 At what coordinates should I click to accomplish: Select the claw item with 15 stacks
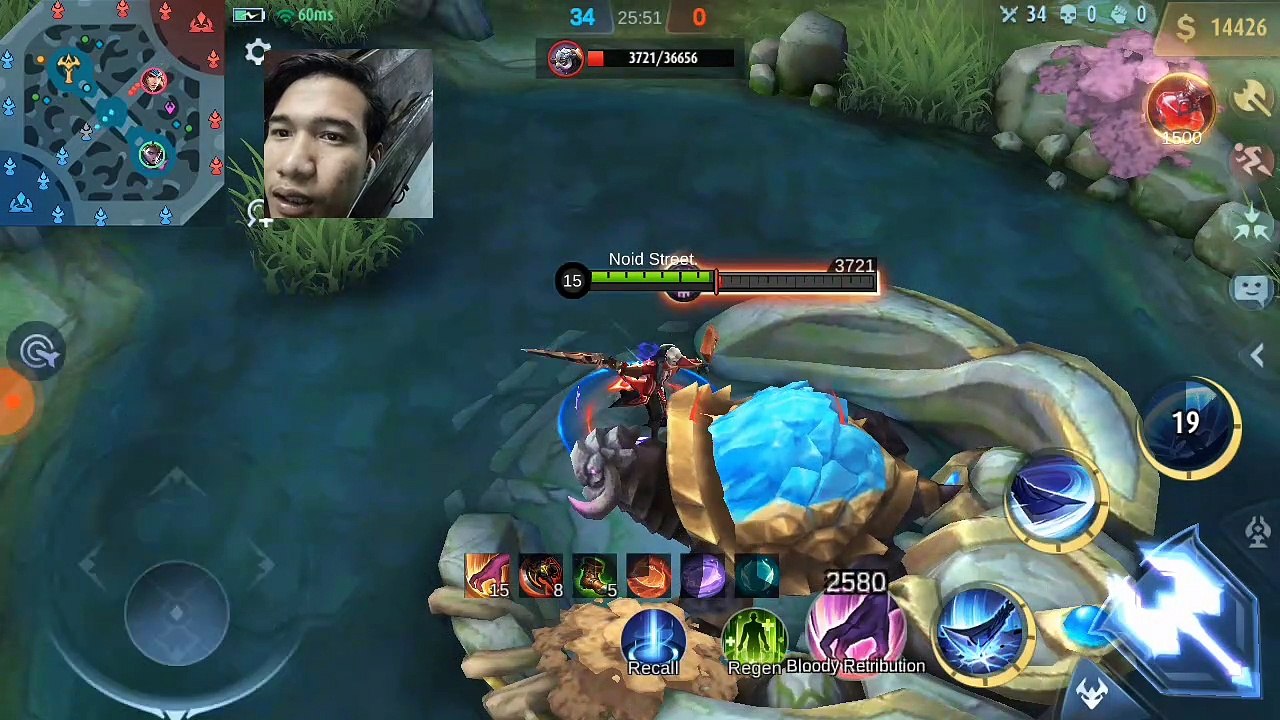(488, 576)
